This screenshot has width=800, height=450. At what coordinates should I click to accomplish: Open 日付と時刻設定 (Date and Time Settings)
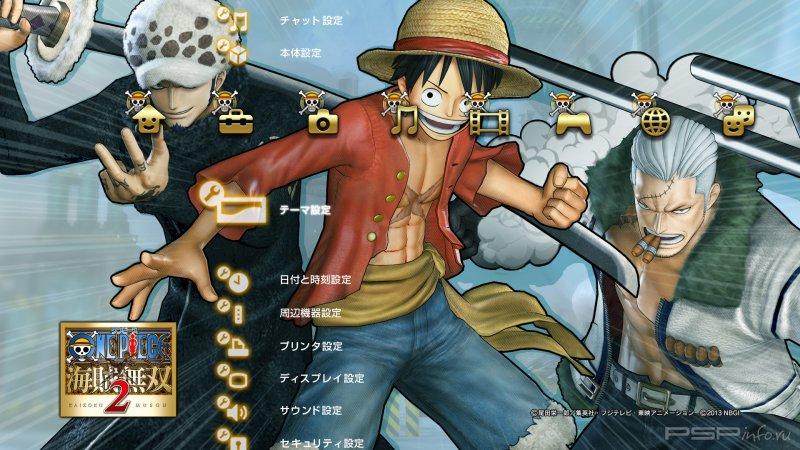315,279
